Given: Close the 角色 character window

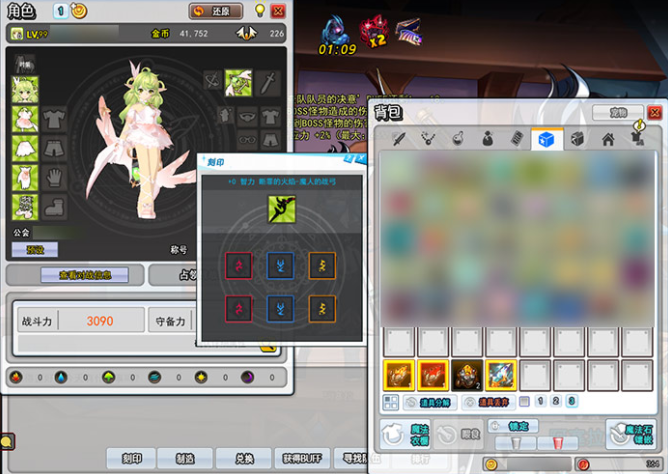Looking at the screenshot, I should [277, 11].
